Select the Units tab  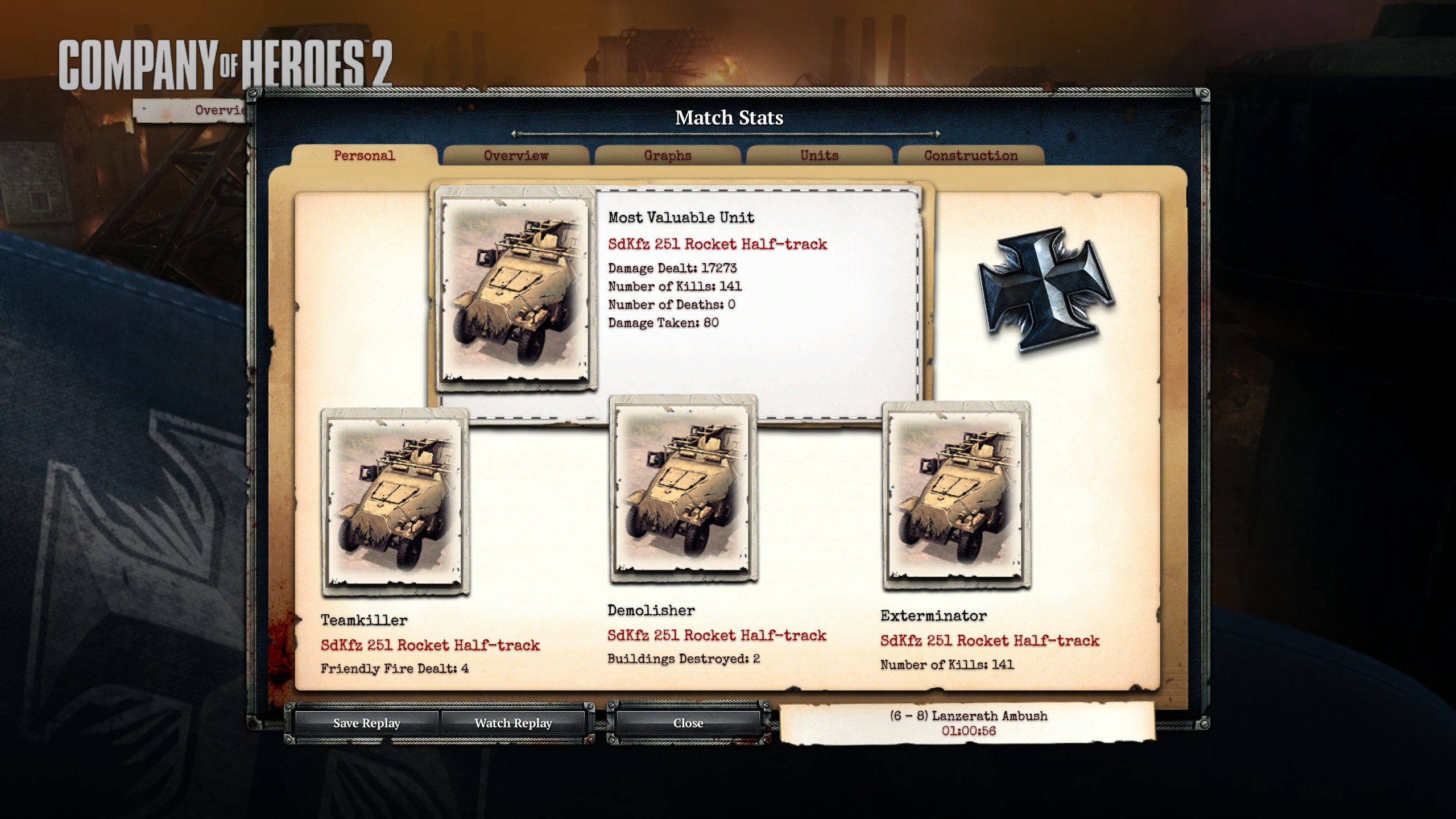(819, 155)
